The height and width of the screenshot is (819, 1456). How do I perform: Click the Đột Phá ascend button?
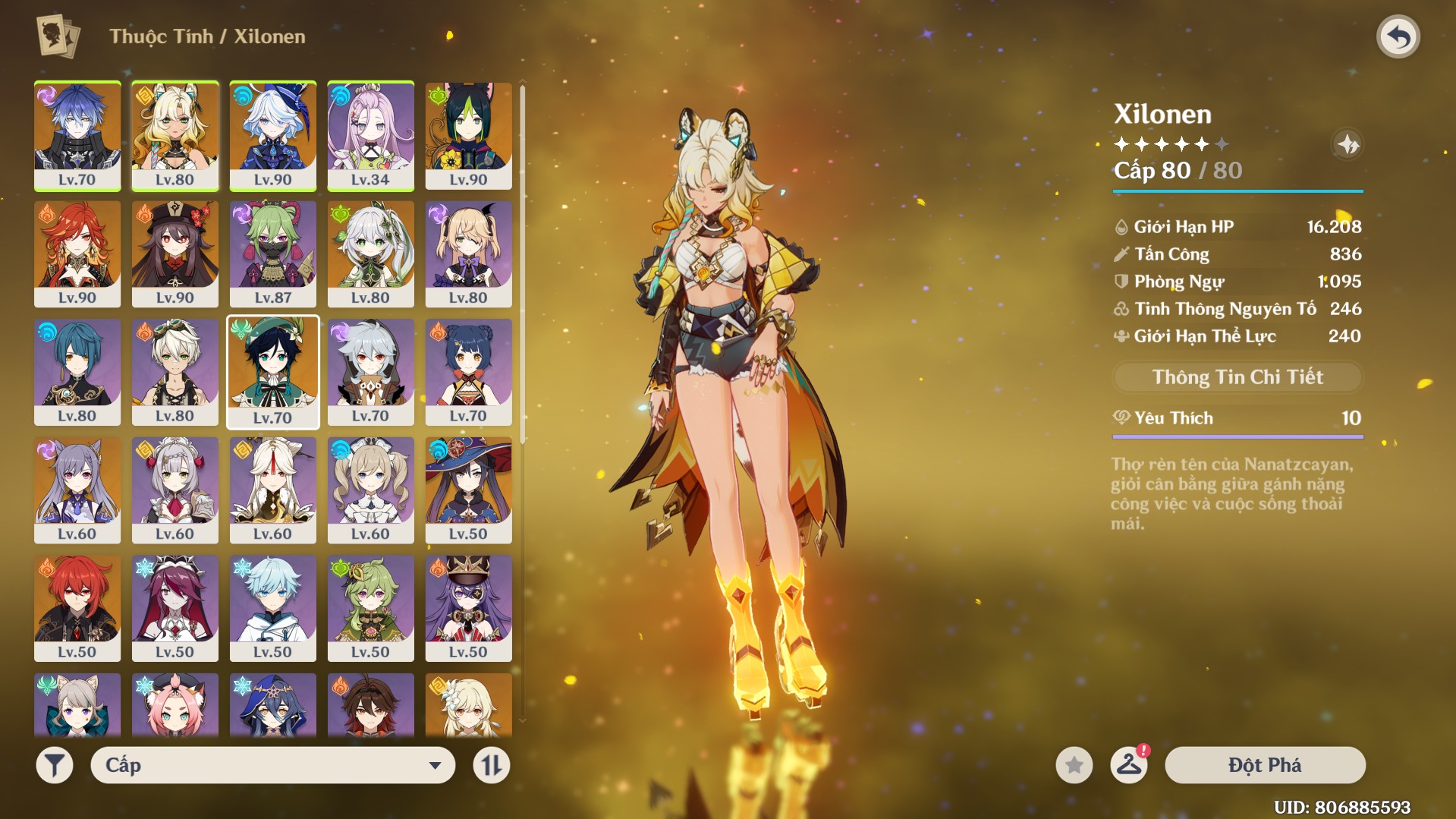click(x=1265, y=765)
